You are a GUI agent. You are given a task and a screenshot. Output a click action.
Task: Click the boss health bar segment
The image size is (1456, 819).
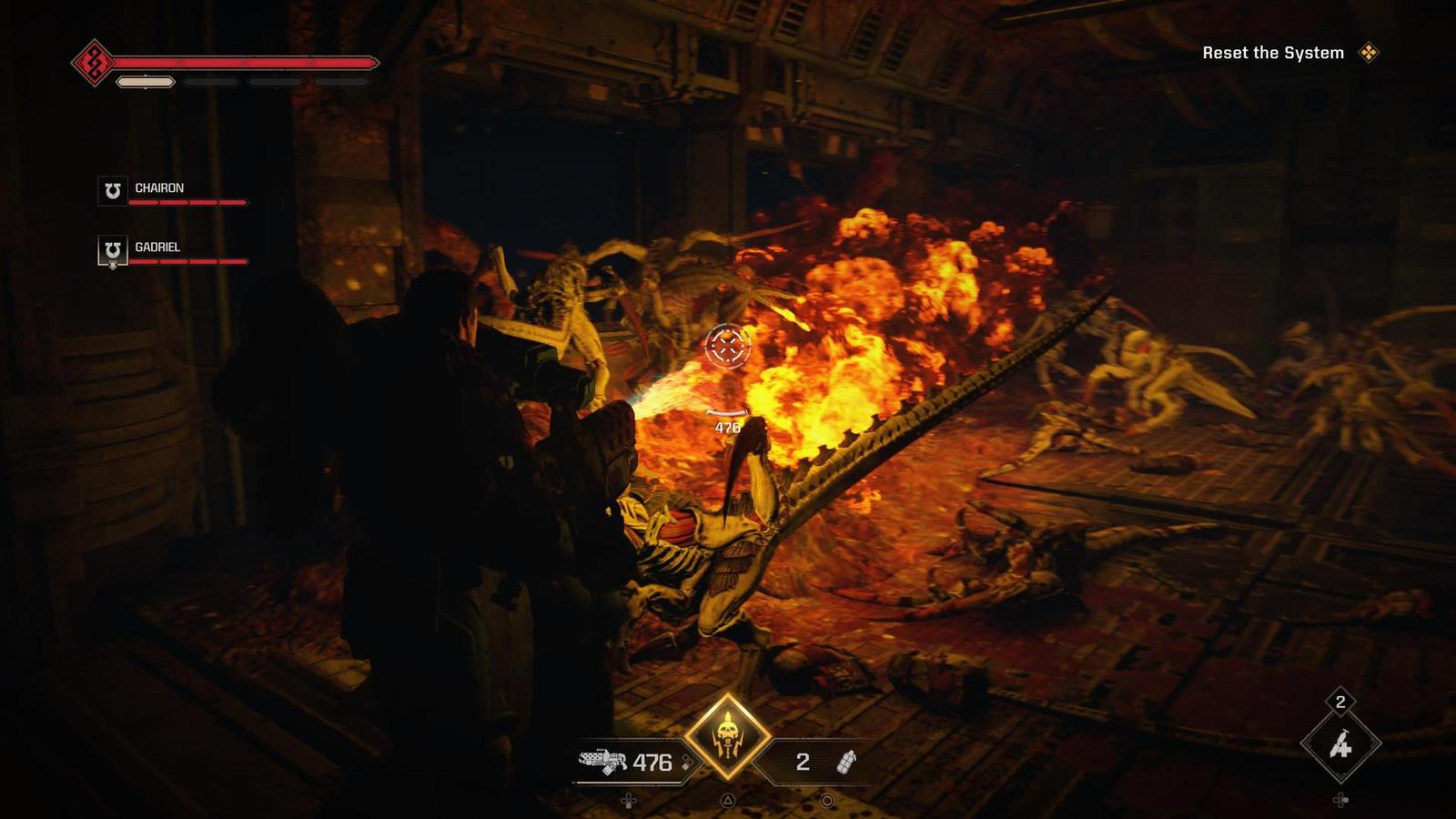pyautogui.click(x=246, y=62)
